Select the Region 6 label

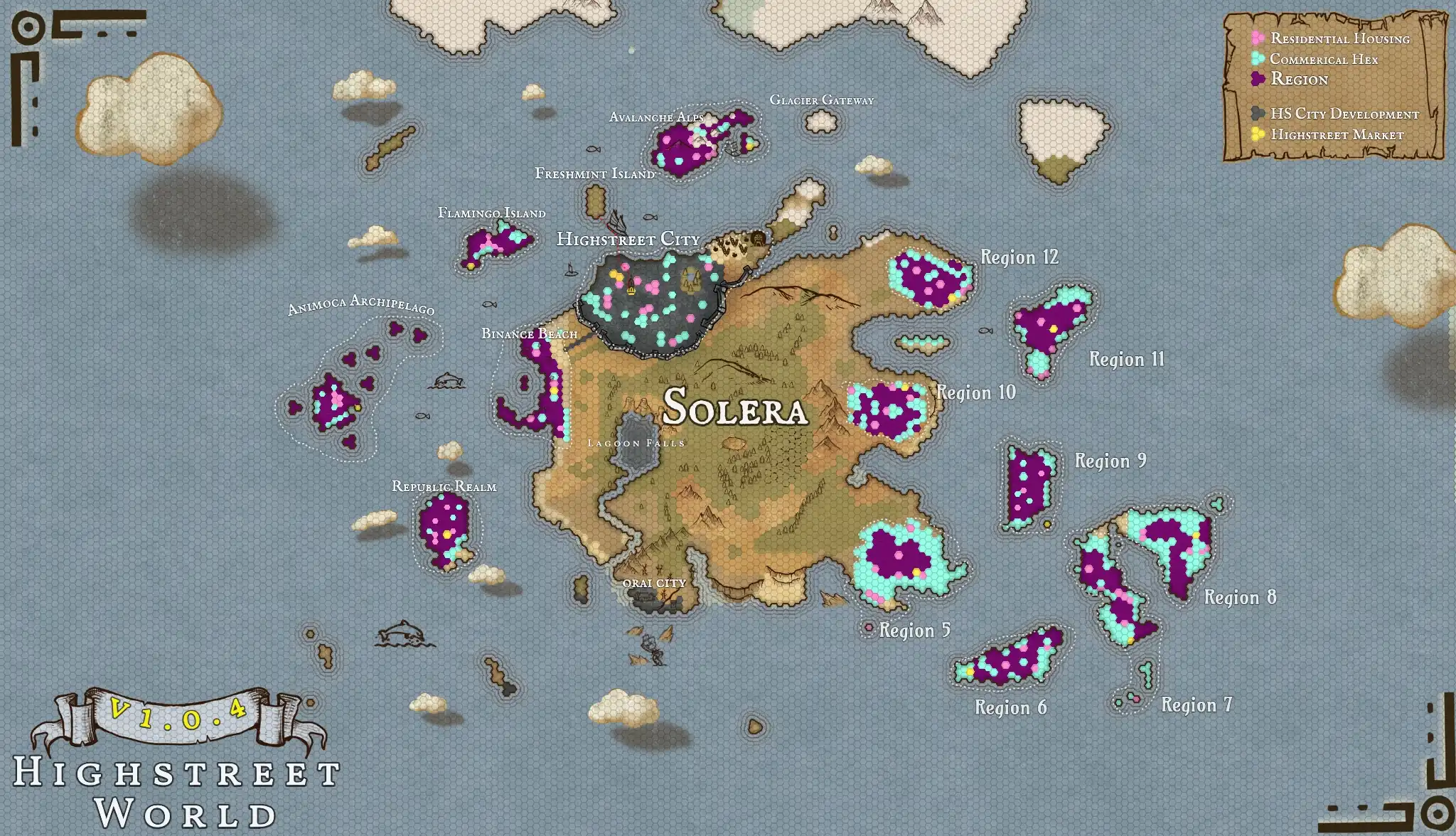pyautogui.click(x=1010, y=707)
